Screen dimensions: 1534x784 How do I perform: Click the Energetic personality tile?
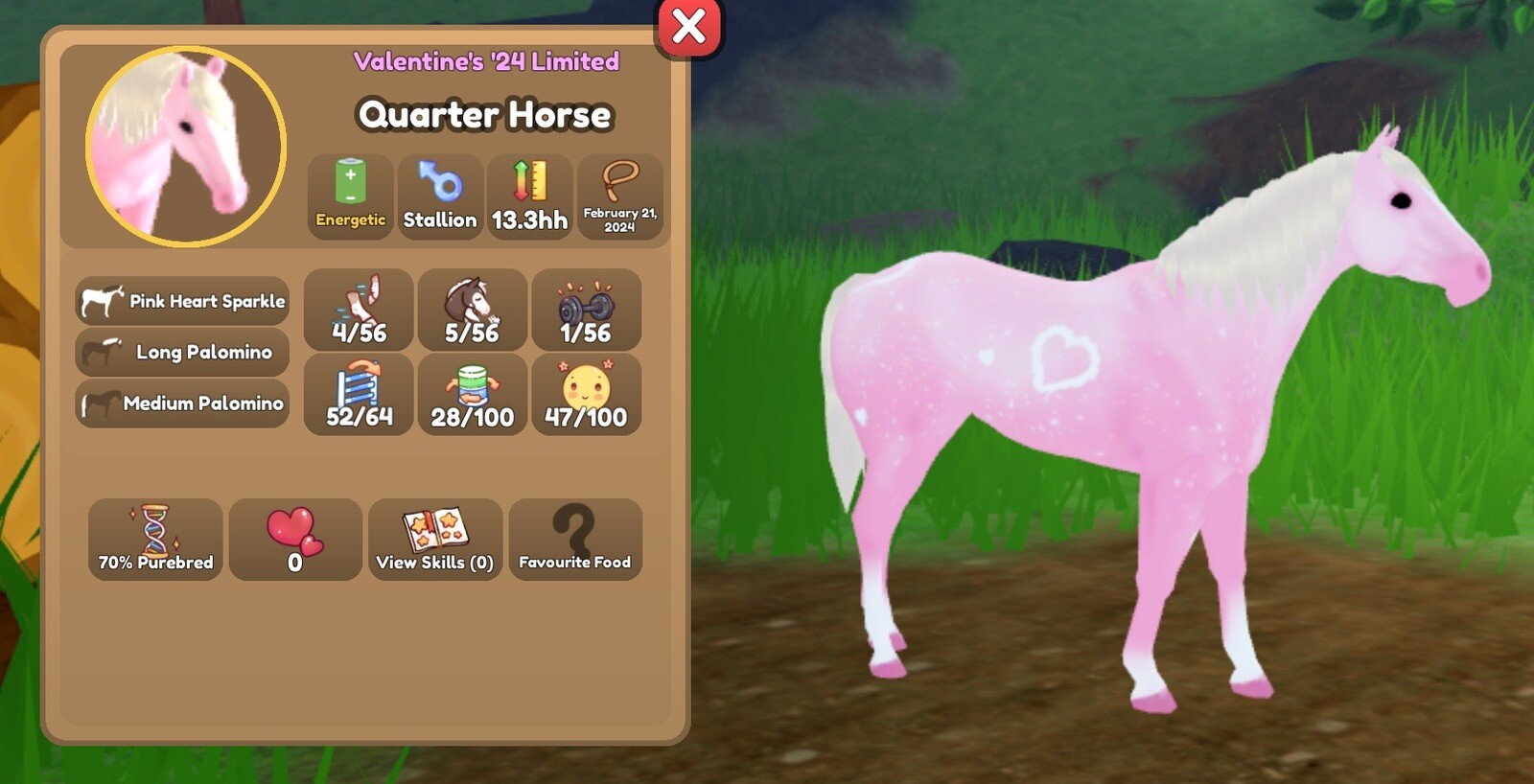pos(350,196)
